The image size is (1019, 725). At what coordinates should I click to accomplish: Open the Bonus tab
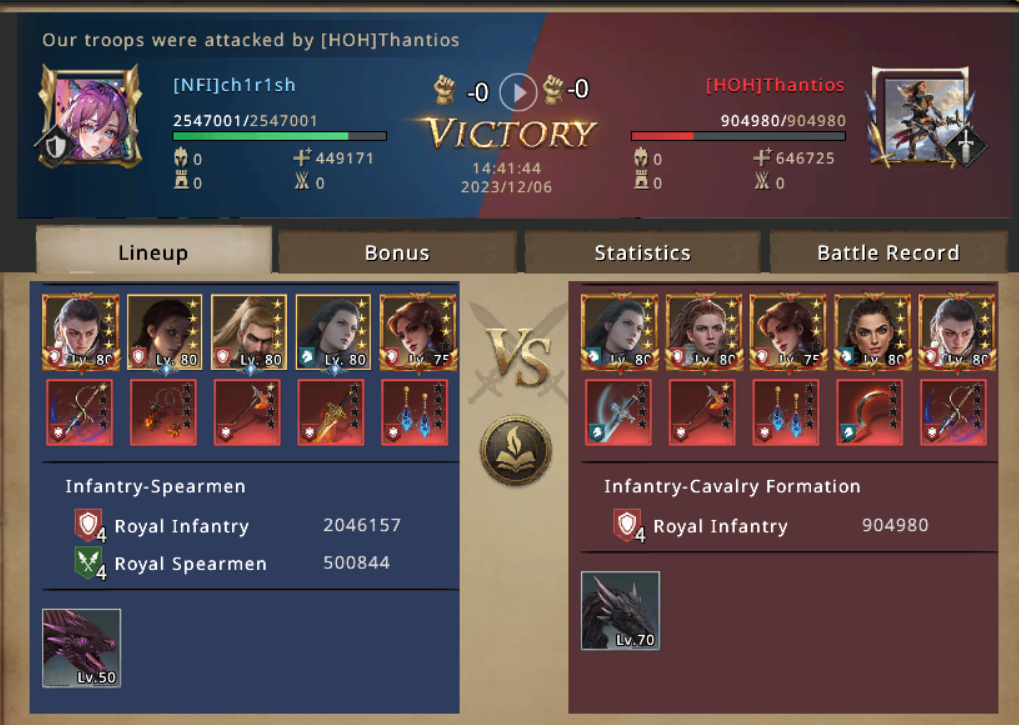point(397,252)
